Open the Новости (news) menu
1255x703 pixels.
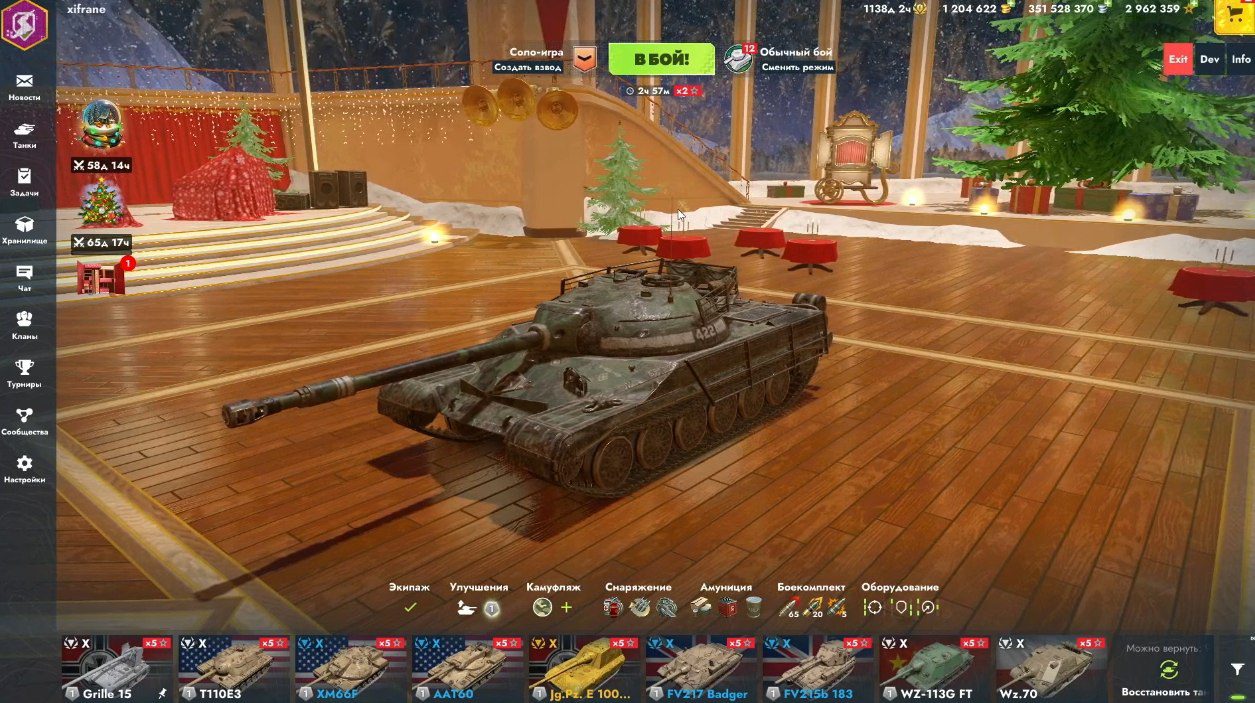click(x=24, y=87)
